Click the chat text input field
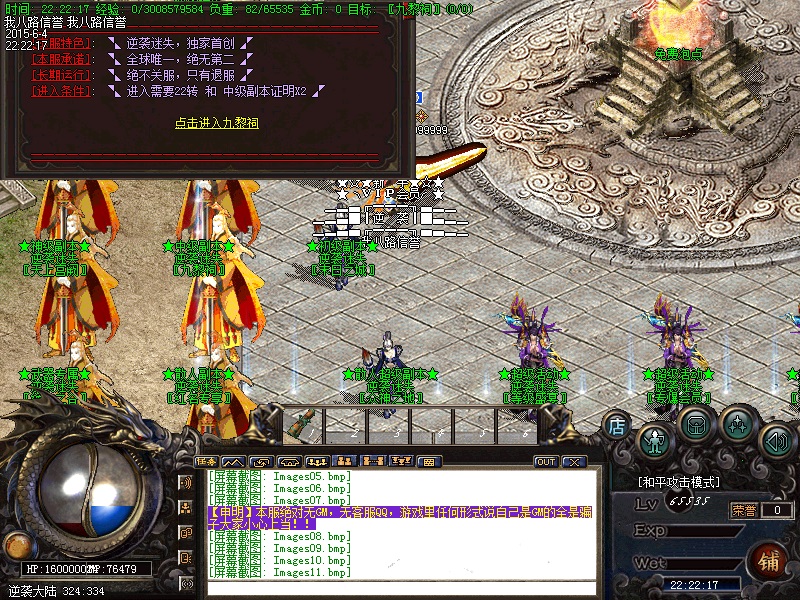Image resolution: width=800 pixels, height=600 pixels. click(400, 587)
